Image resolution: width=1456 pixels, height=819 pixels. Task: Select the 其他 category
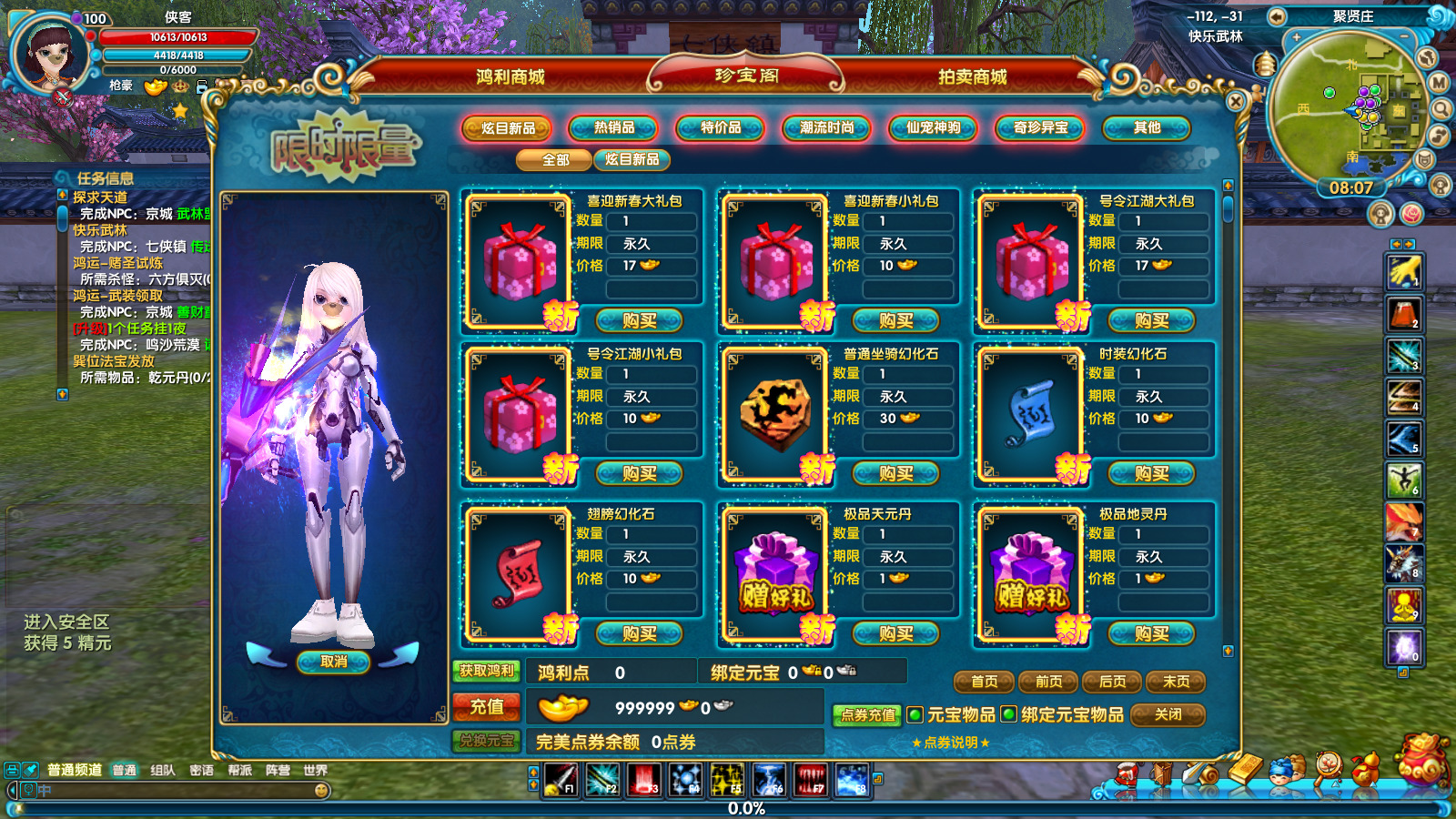[x=1147, y=128]
